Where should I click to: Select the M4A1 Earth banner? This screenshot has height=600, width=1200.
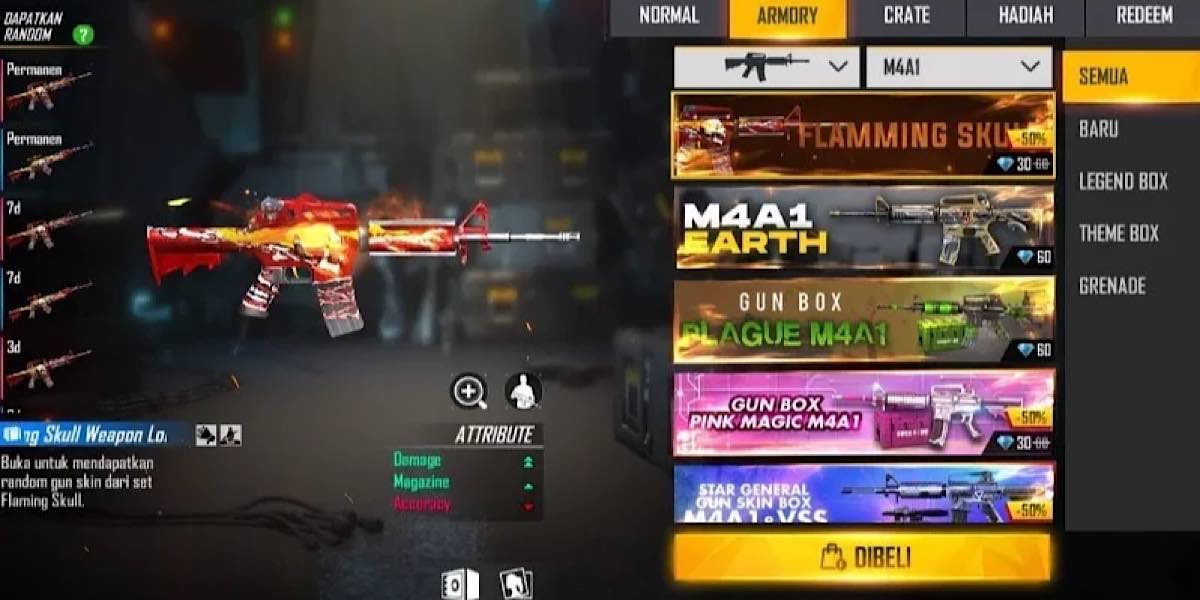coord(863,227)
